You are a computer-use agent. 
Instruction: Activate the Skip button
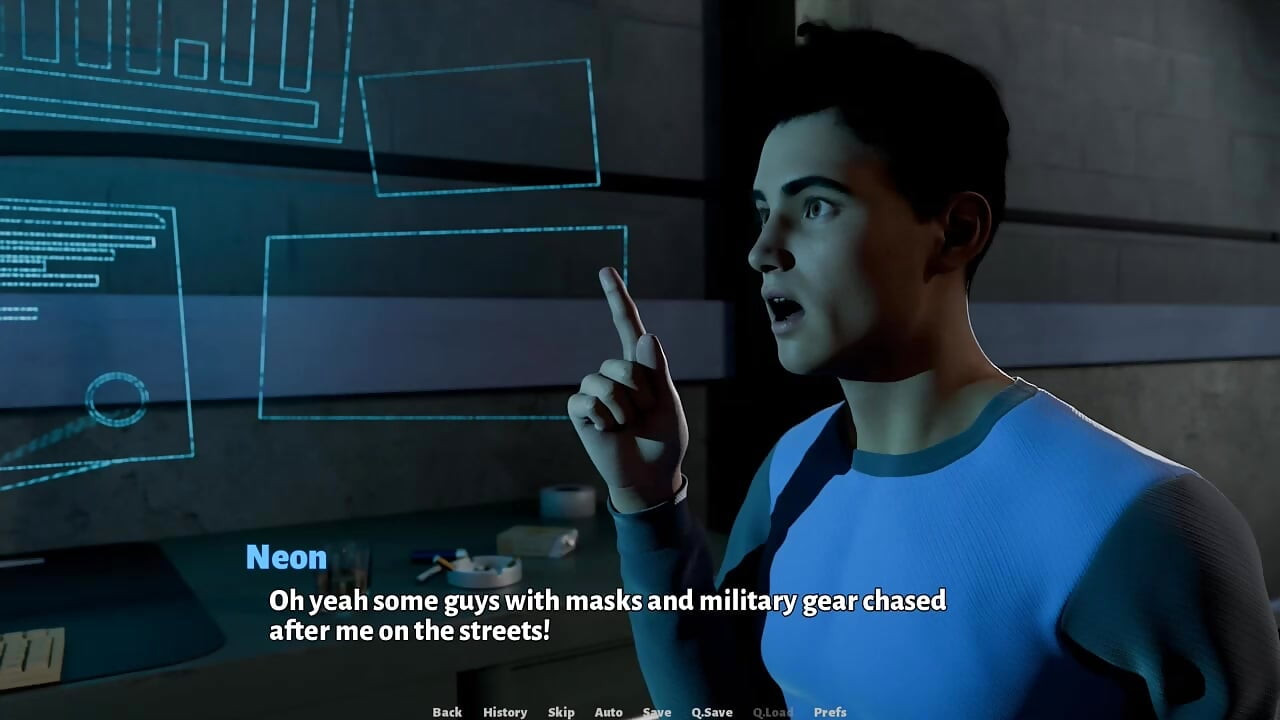click(x=561, y=712)
